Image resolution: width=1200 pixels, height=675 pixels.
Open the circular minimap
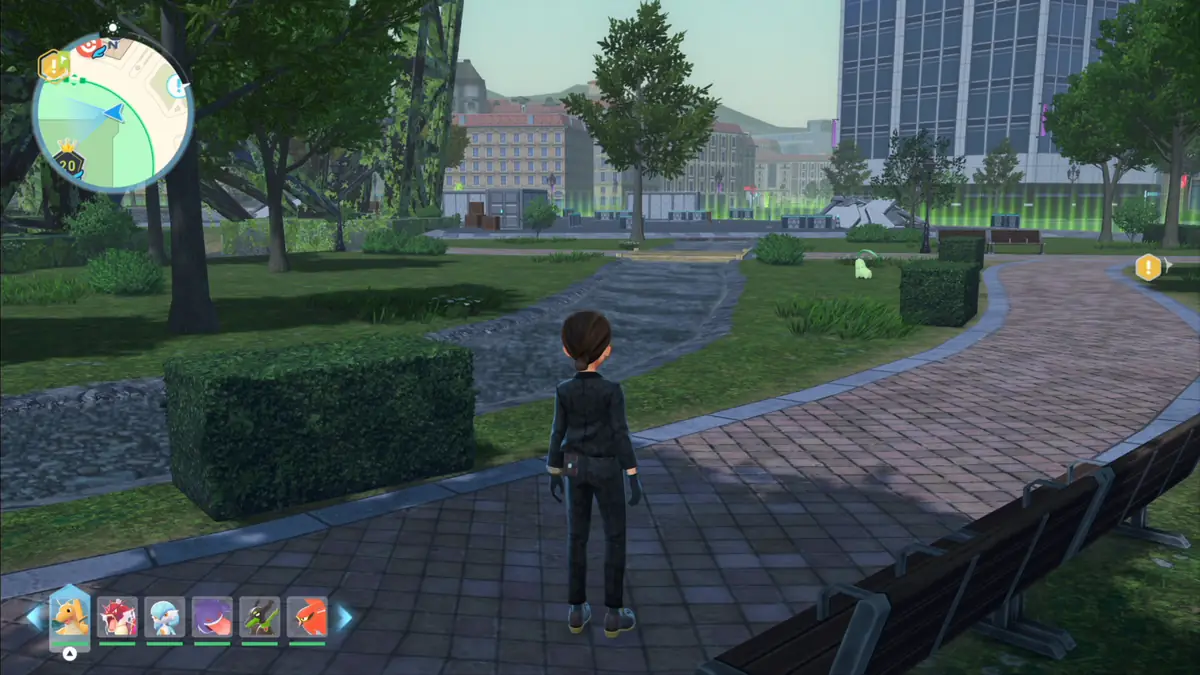112,112
